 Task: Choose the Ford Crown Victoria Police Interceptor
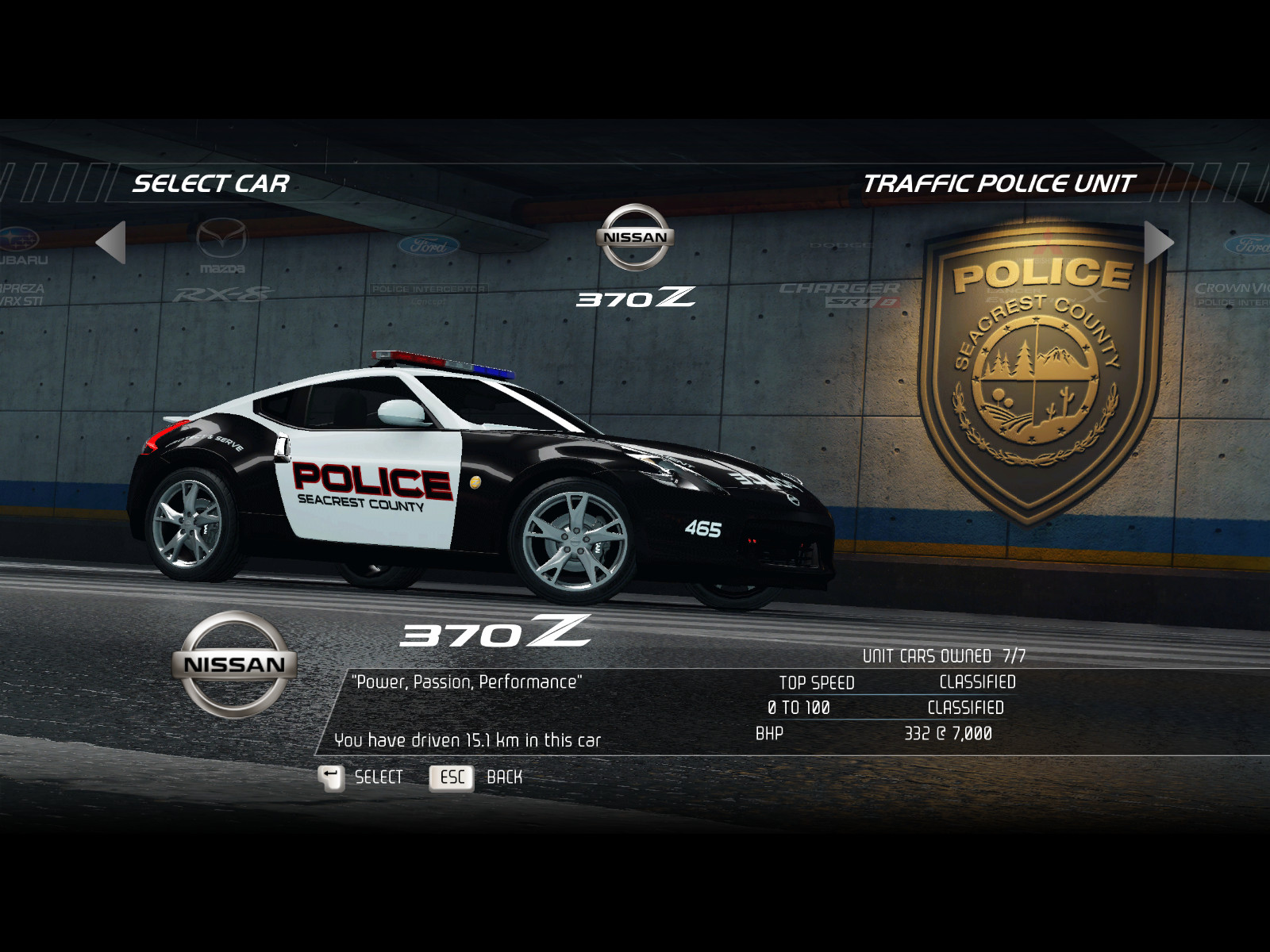click(x=1238, y=270)
